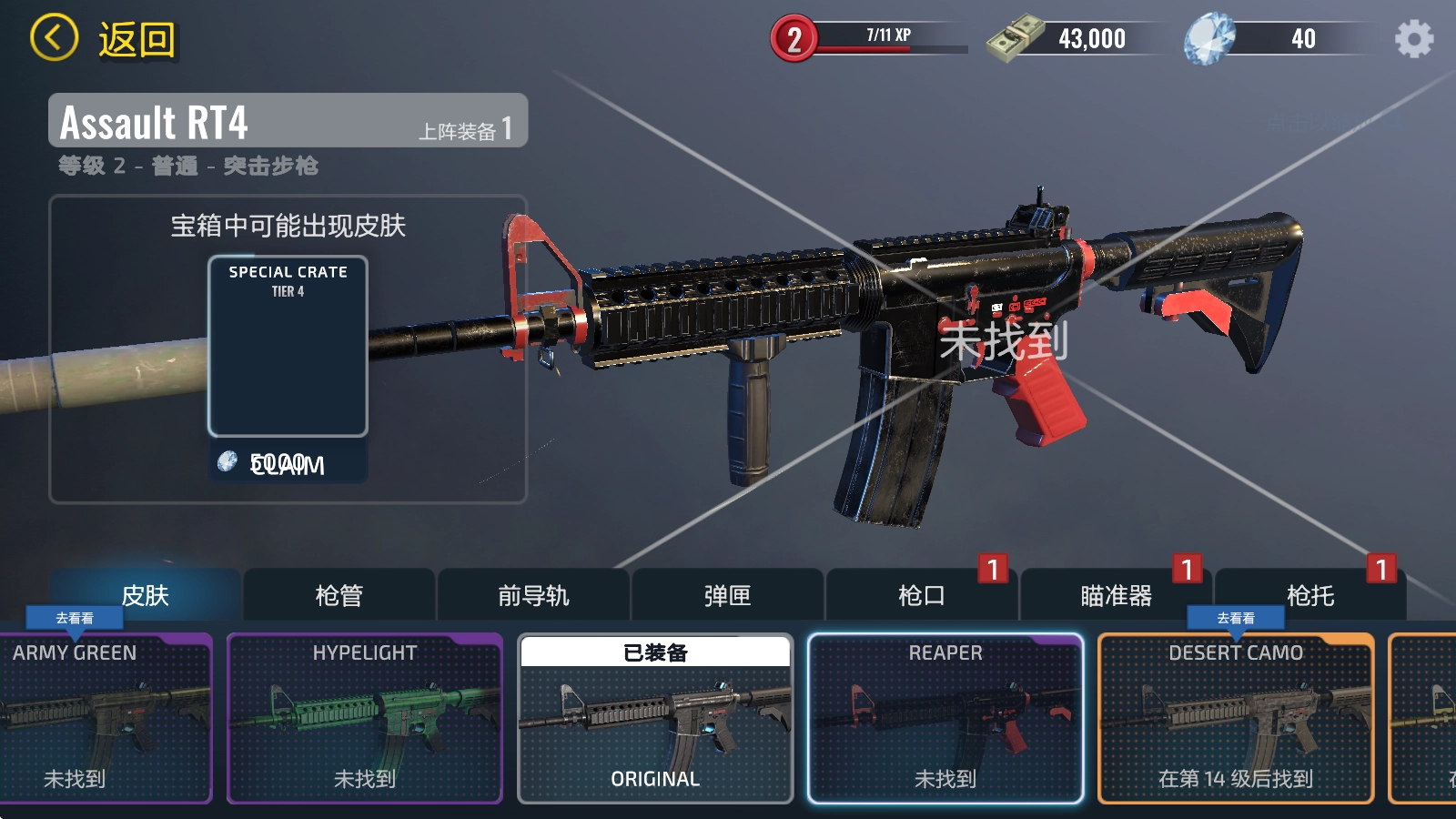Show the 弹匣 magazine tab
Screen dimensions: 1456x819
(x=727, y=595)
